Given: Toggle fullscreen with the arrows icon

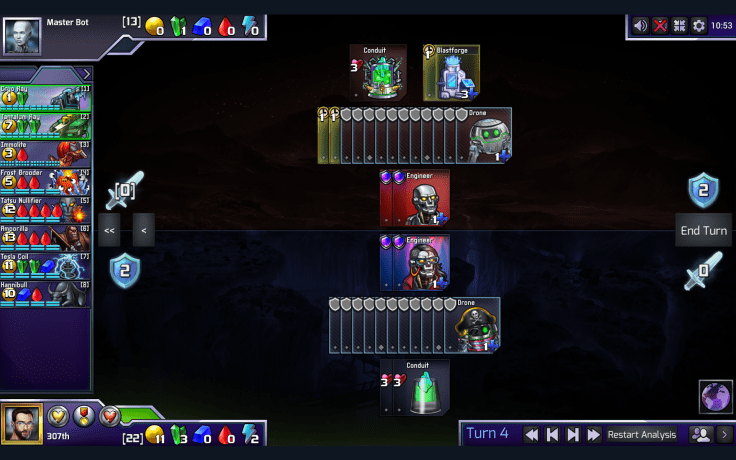Looking at the screenshot, I should pyautogui.click(x=679, y=25).
